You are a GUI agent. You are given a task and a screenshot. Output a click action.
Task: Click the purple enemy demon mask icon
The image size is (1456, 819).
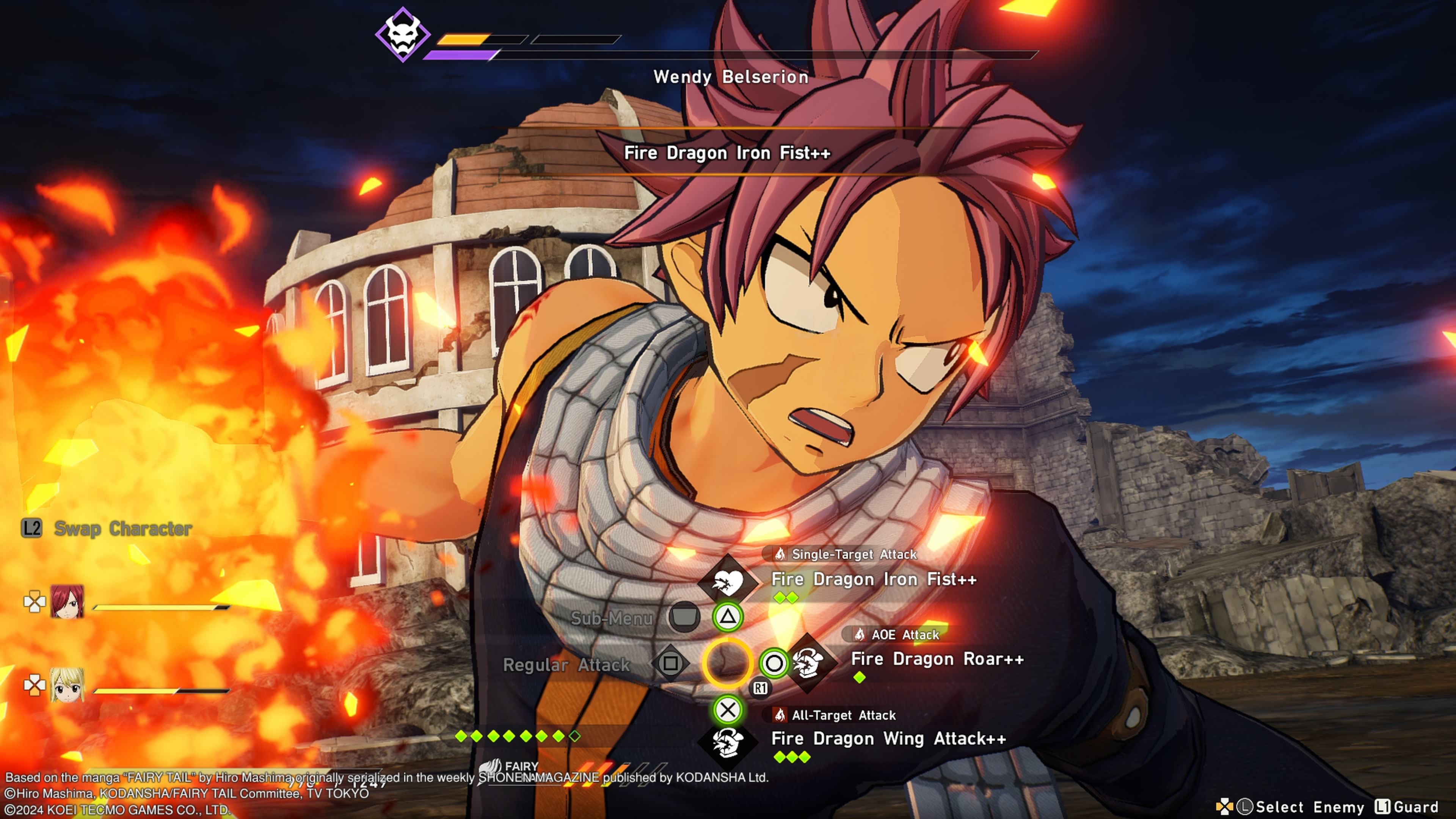pos(402,35)
